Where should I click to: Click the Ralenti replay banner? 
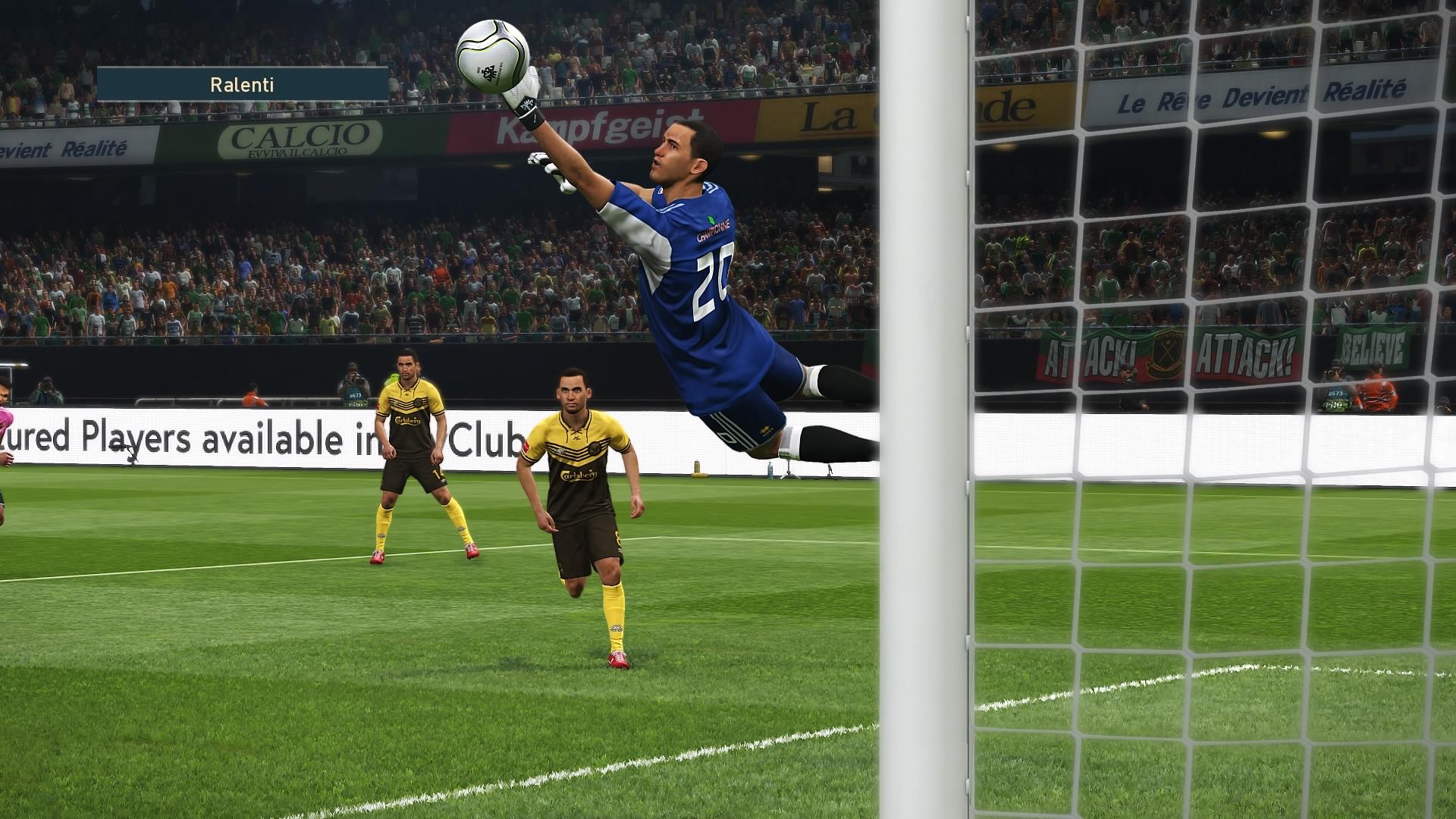point(243,84)
